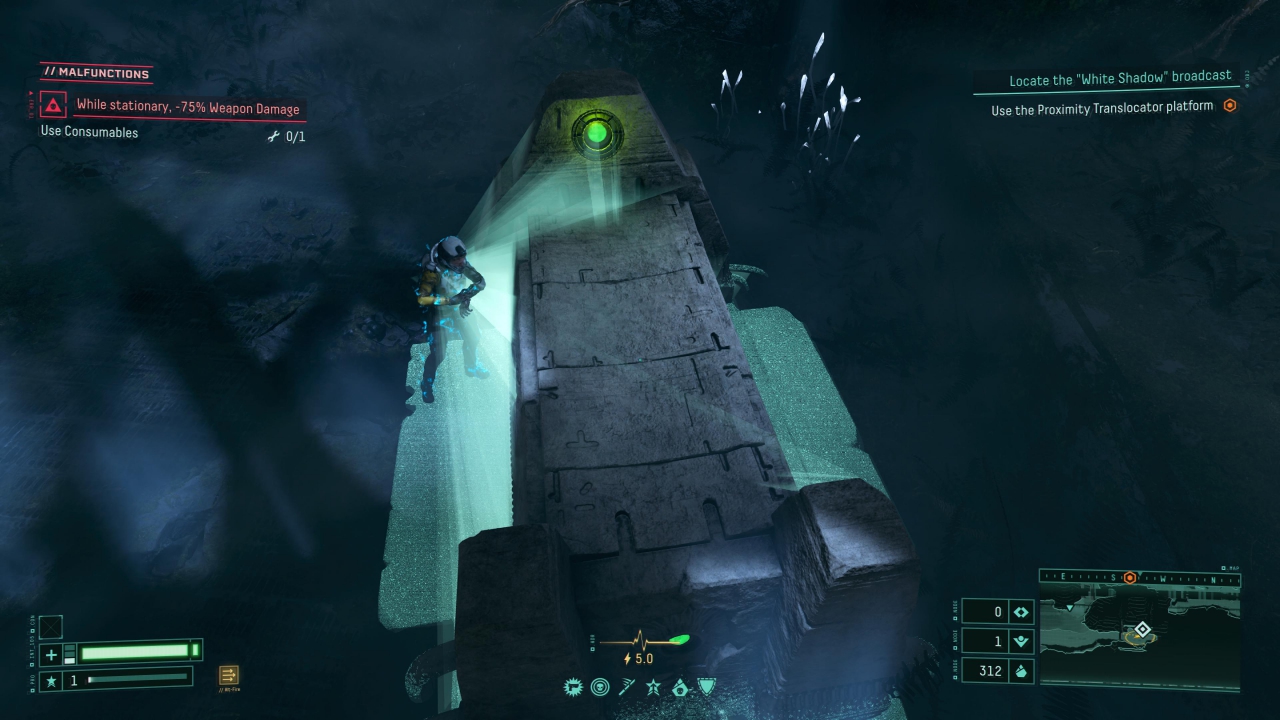The image size is (1280, 720).
Task: Open the minimap panel
Action: [x=1140, y=632]
